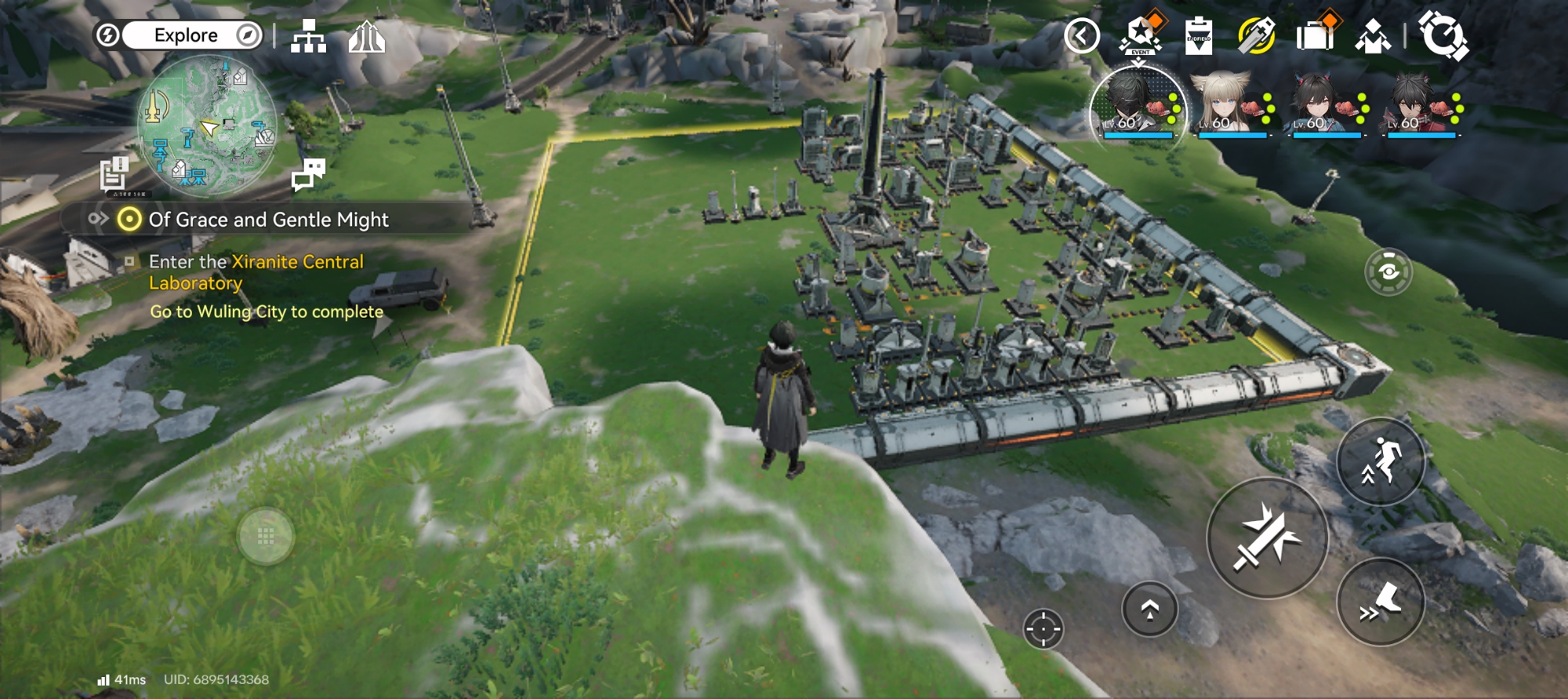Open the notice document icon beside minimap

(114, 173)
